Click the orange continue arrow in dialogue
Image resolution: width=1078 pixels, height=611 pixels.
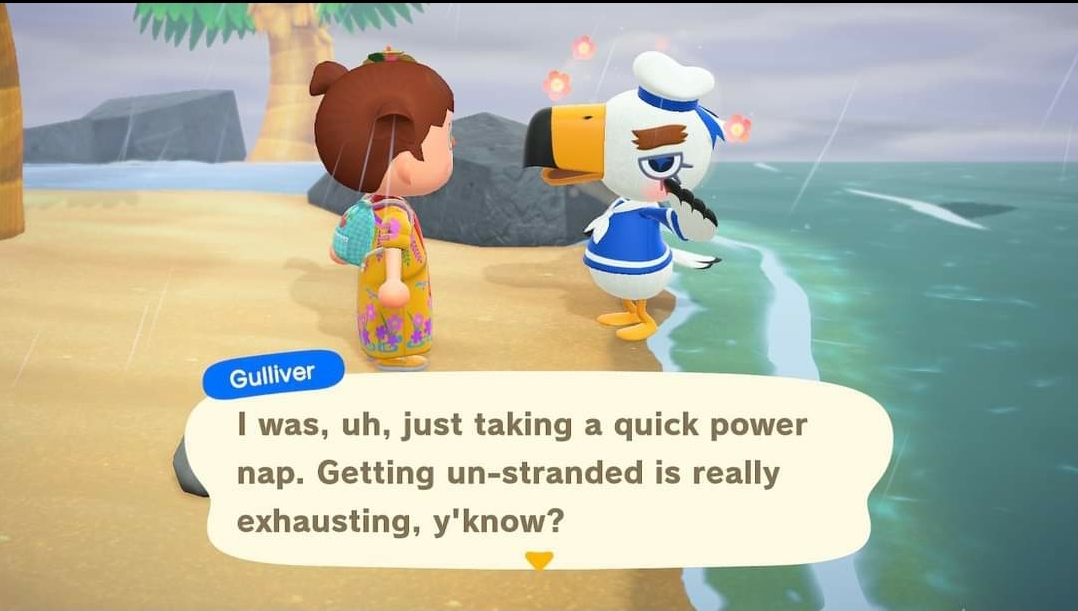[539, 561]
